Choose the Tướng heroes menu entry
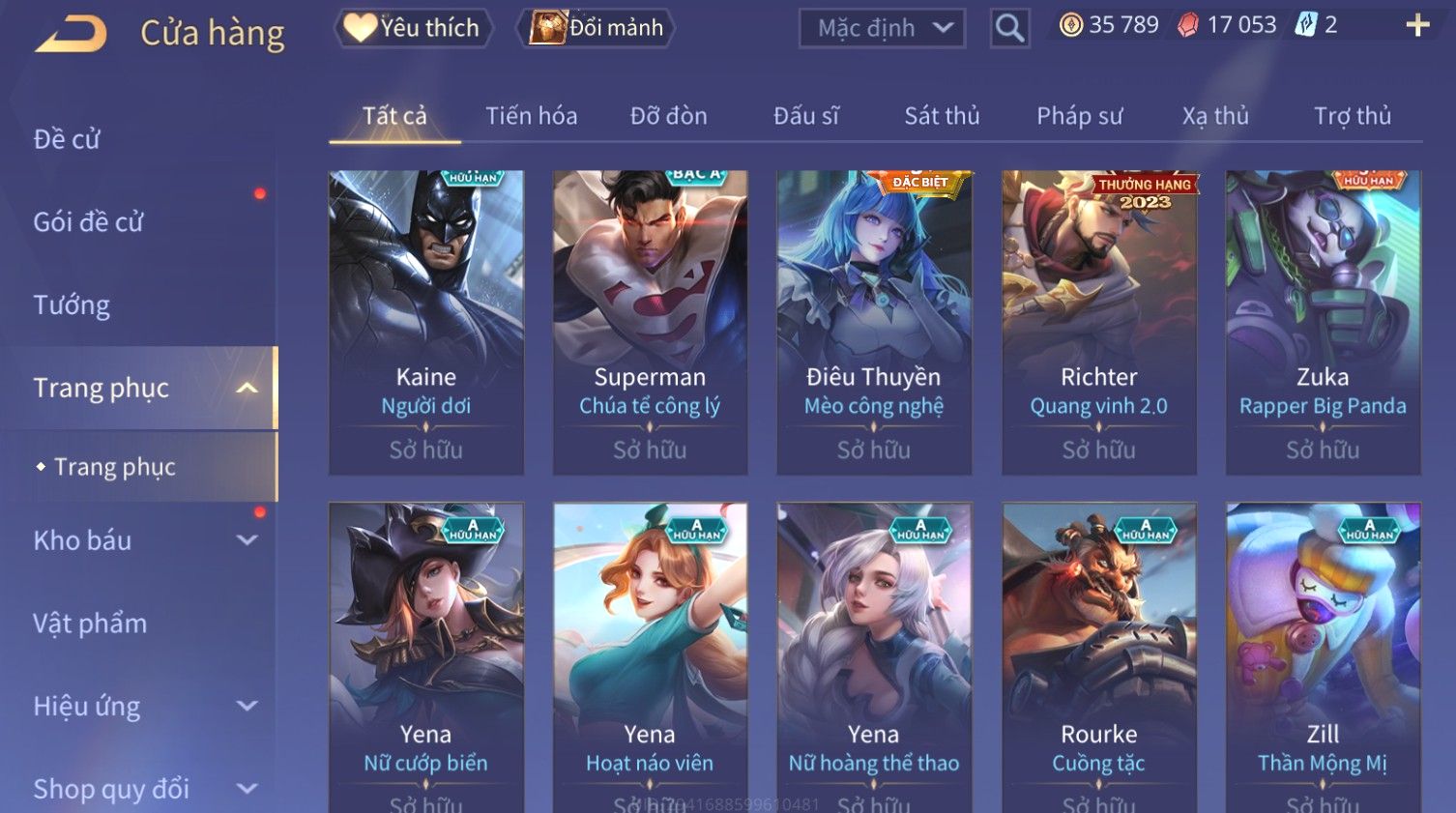Image resolution: width=1456 pixels, height=813 pixels. [x=72, y=305]
